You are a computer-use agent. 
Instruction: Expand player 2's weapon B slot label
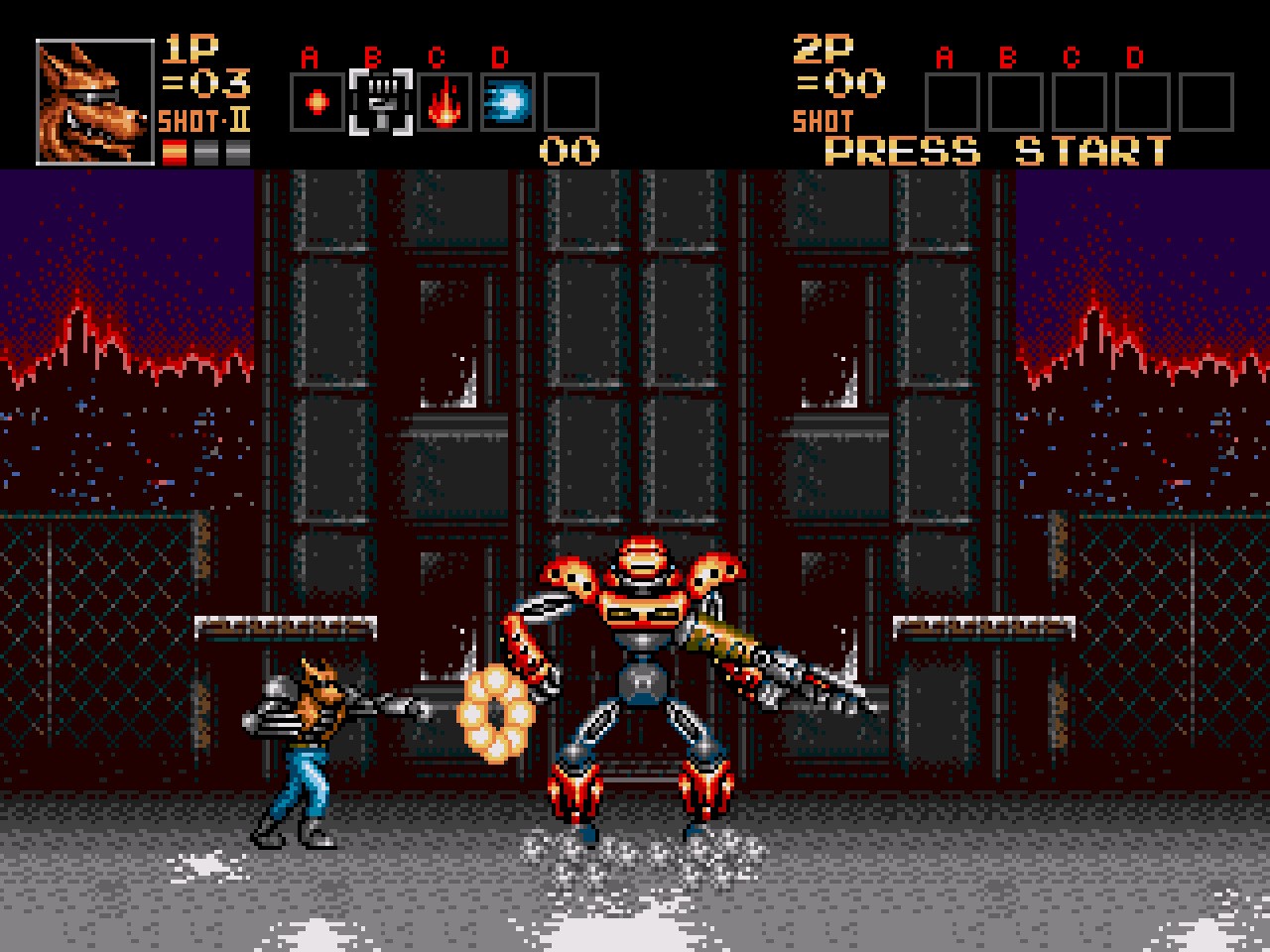pos(1011,57)
